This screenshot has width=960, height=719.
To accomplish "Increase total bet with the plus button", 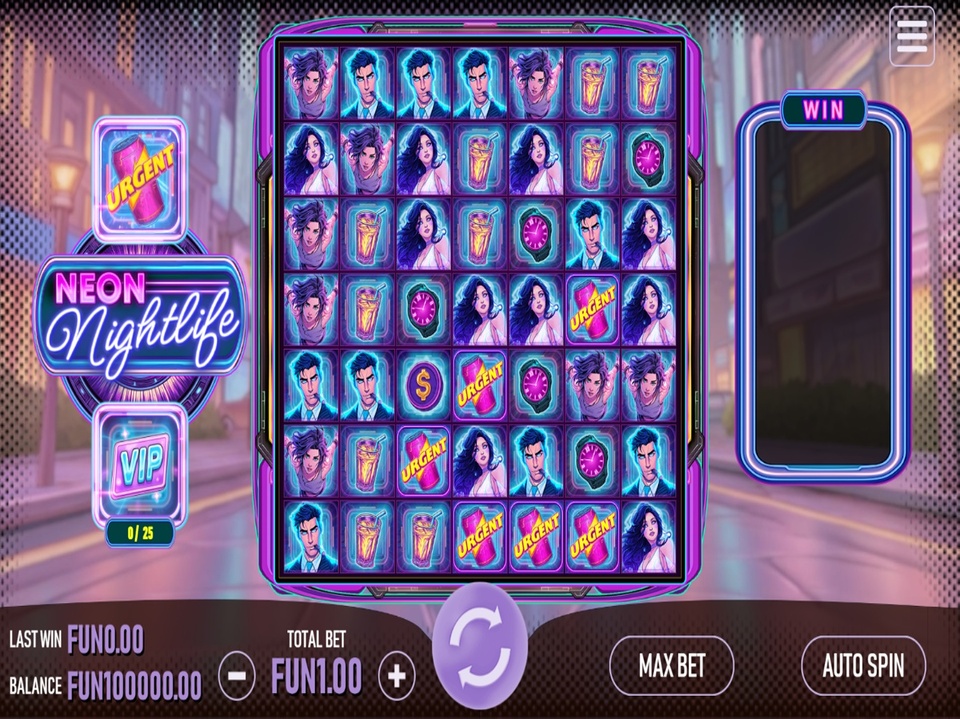I will [x=397, y=677].
